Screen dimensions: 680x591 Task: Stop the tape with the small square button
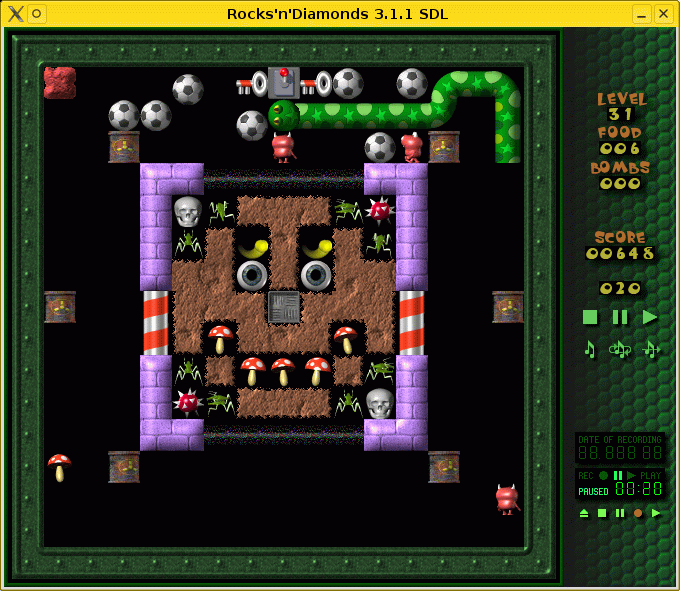click(602, 513)
